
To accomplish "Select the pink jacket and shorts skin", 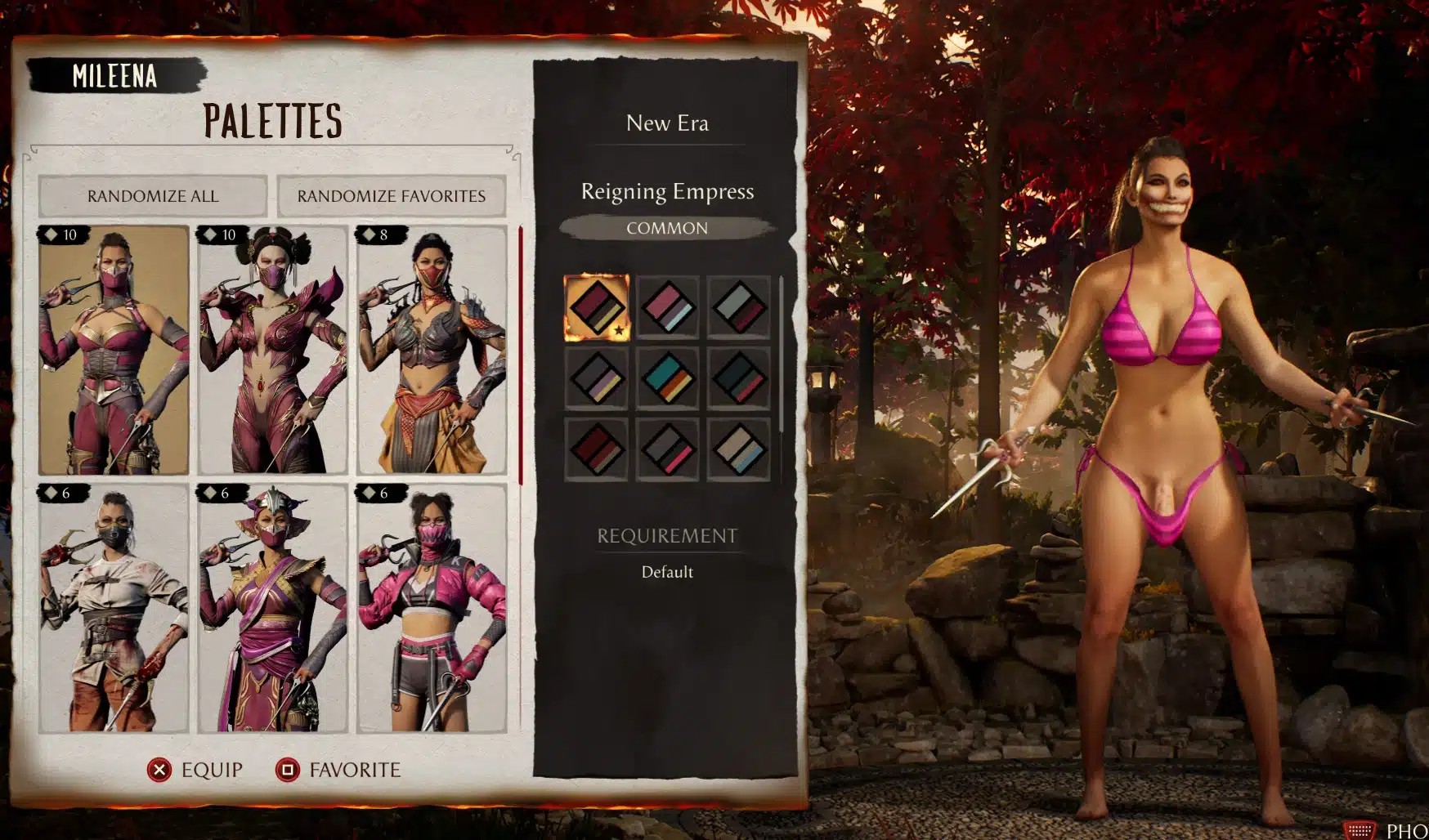I will tap(431, 609).
